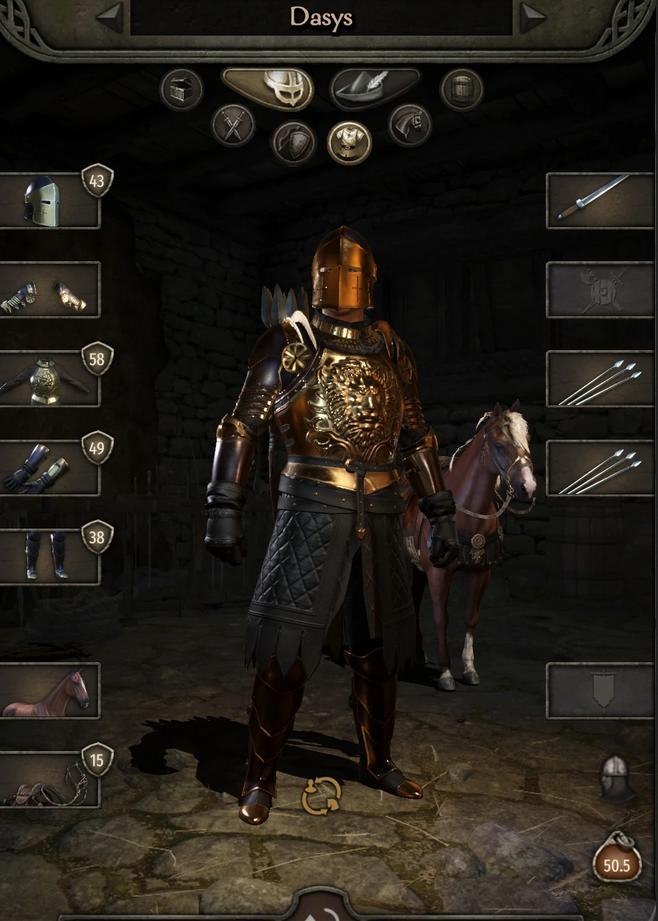Filter inventory by crossed swords weapons icon
Viewport: 658px width, 921px height.
(233, 125)
